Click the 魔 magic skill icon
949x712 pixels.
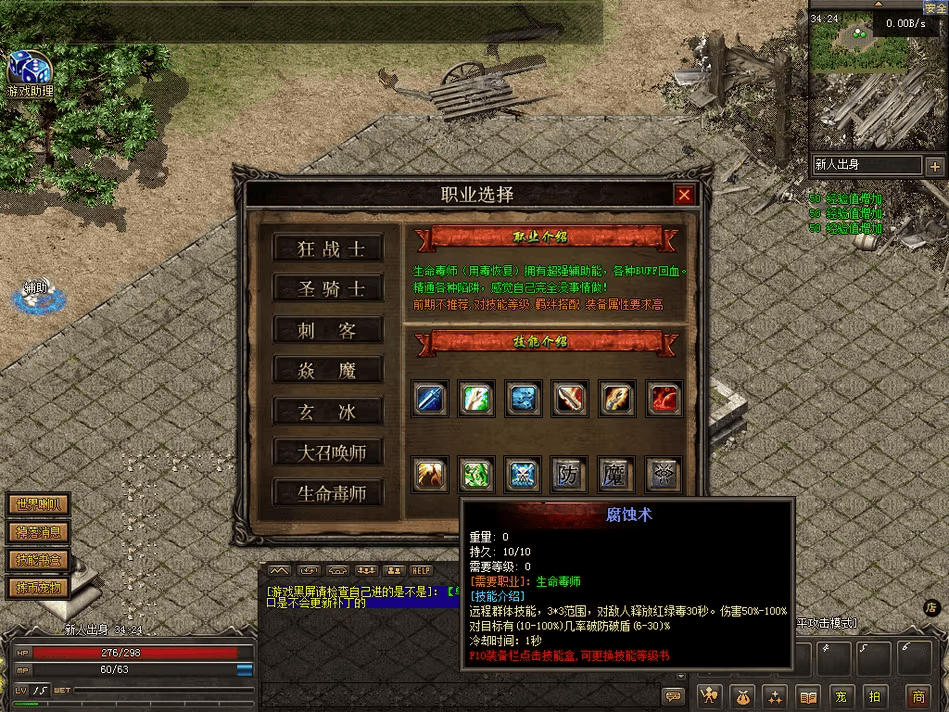pos(614,474)
